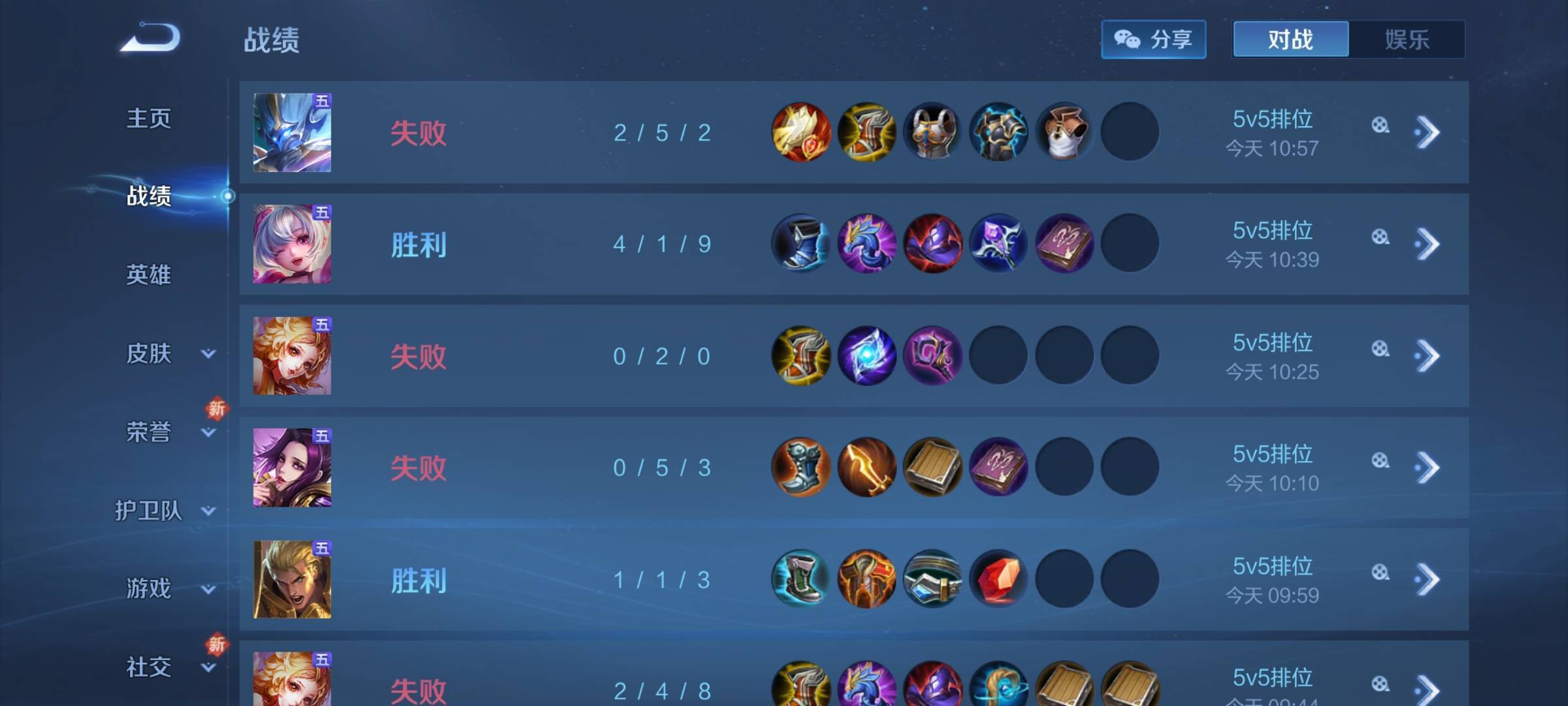The image size is (1568, 706).
Task: Expand the 游戏 sidebar menu
Action: pos(208,589)
